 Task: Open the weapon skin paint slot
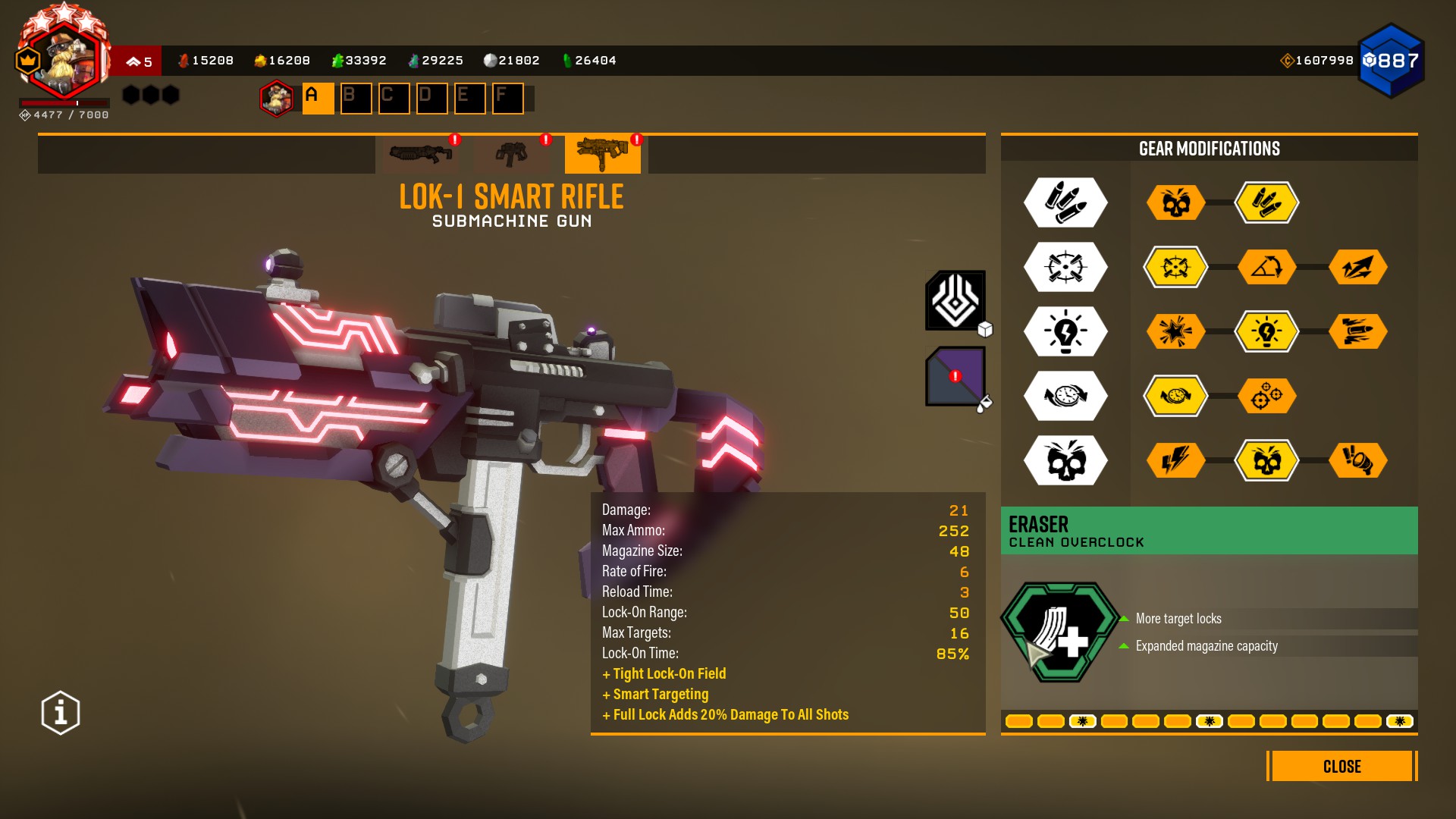(955, 376)
